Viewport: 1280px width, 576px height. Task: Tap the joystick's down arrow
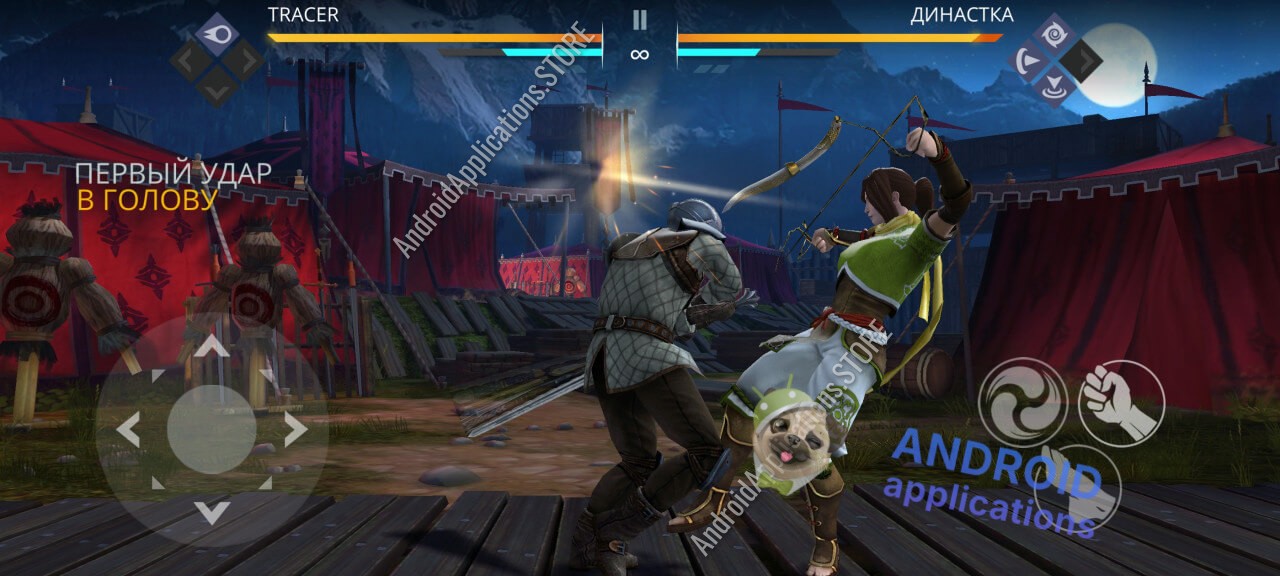[x=211, y=512]
